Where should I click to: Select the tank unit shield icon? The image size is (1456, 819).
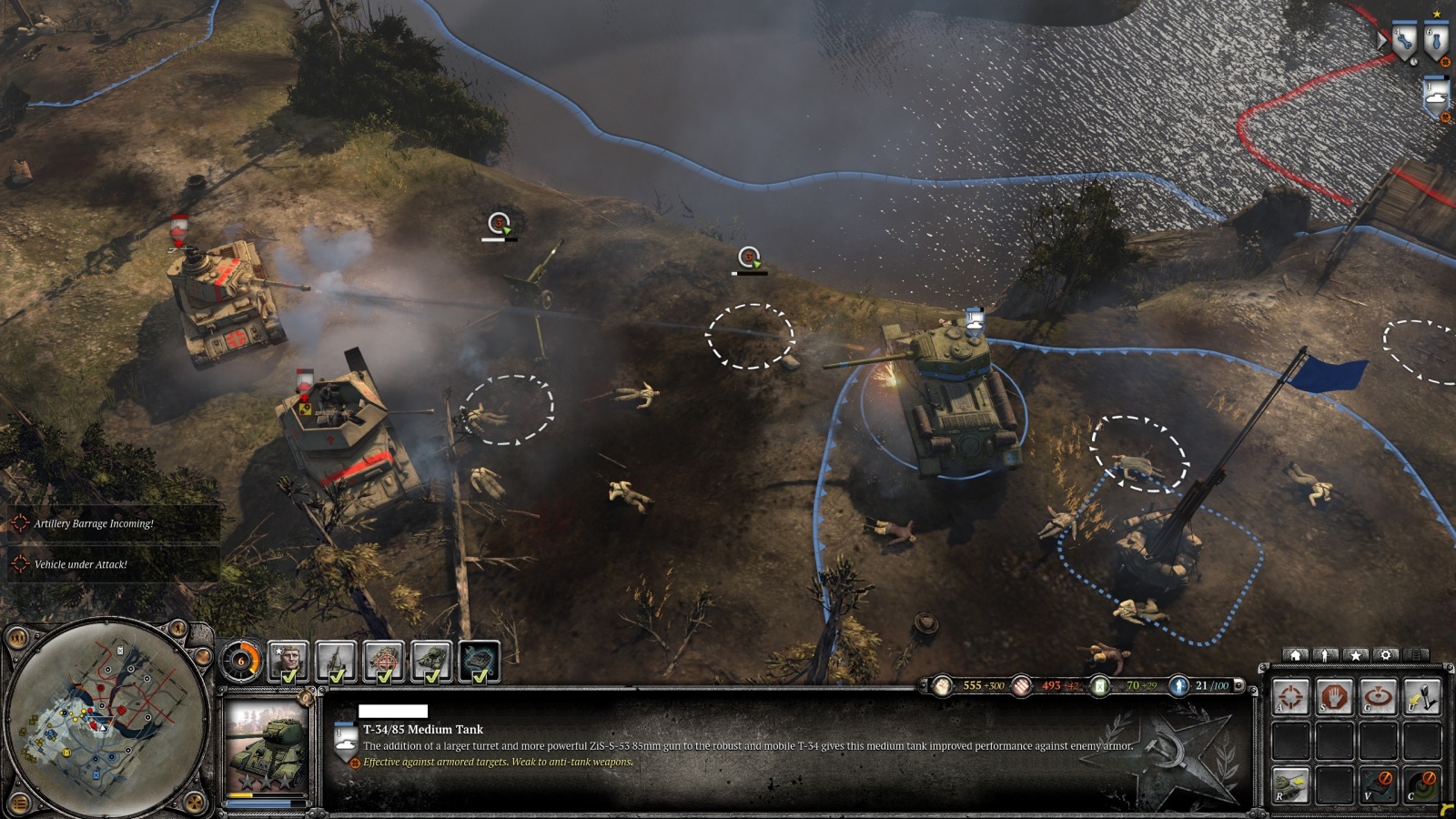click(1436, 96)
